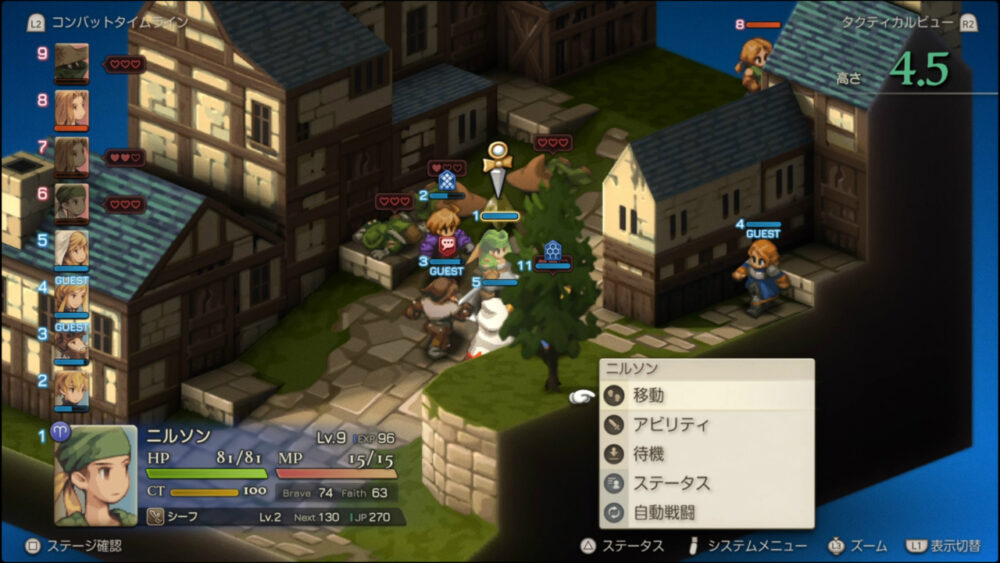Image resolution: width=1000 pixels, height=563 pixels.
Task: Choose 移動 in the command menu
Action: tap(706, 396)
